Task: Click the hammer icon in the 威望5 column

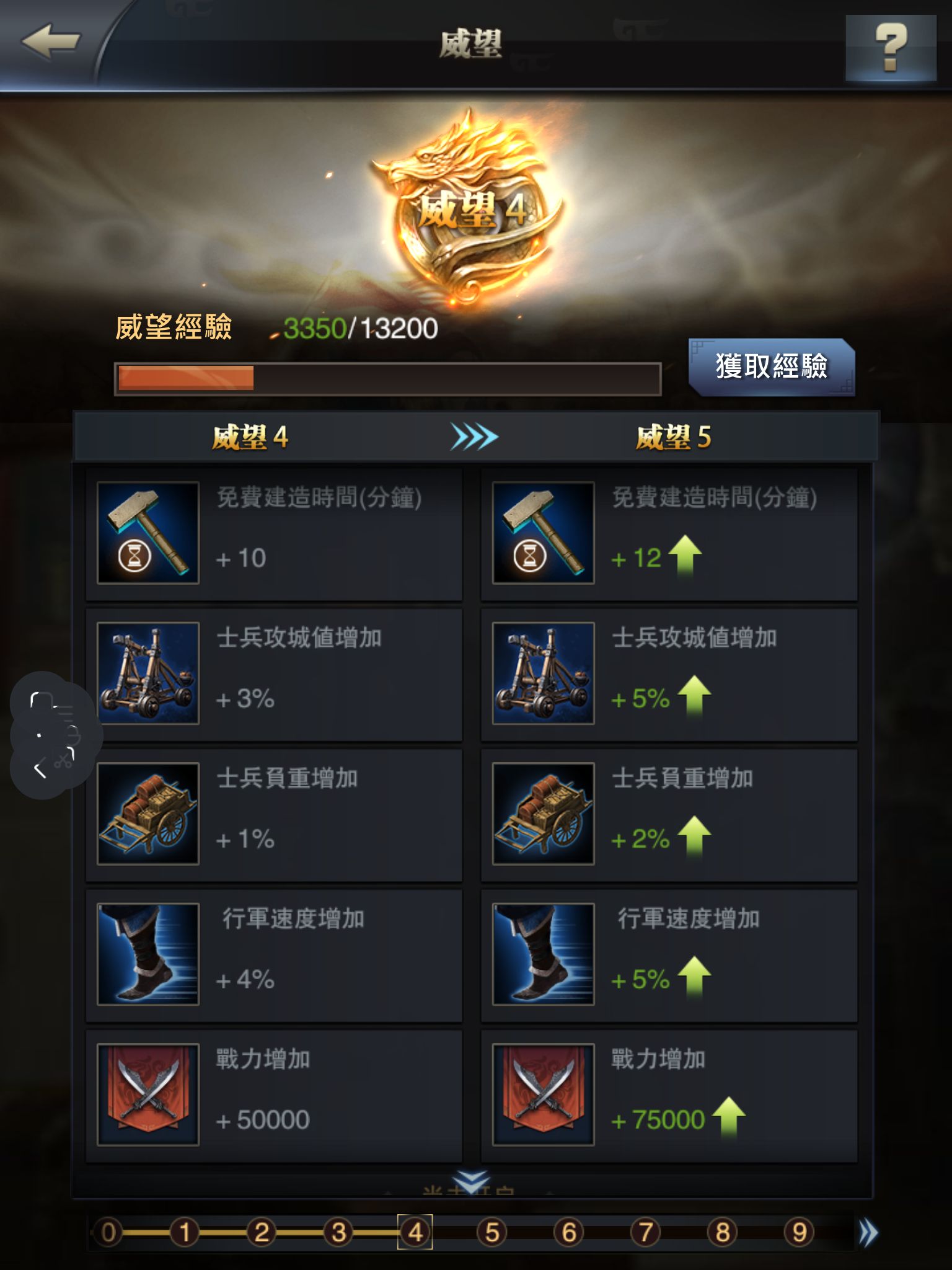Action: (542, 533)
